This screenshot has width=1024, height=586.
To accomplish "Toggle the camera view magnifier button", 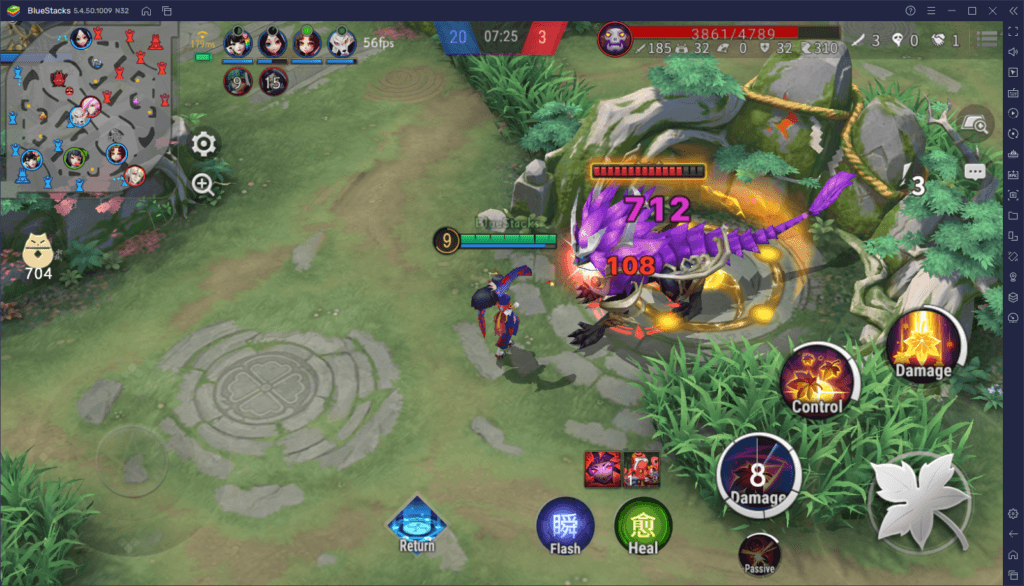I will tap(975, 123).
